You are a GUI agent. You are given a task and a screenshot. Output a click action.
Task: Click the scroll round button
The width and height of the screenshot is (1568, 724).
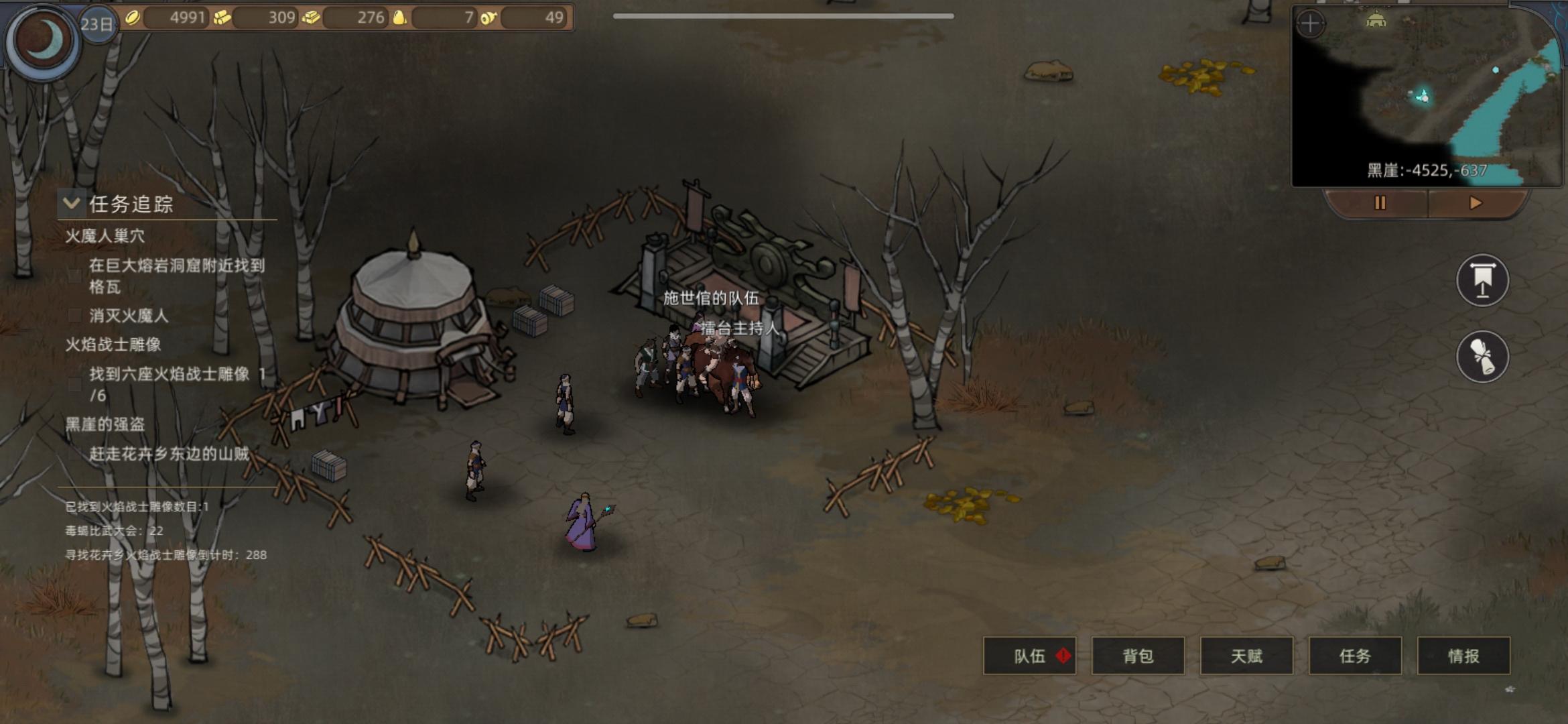(x=1482, y=356)
